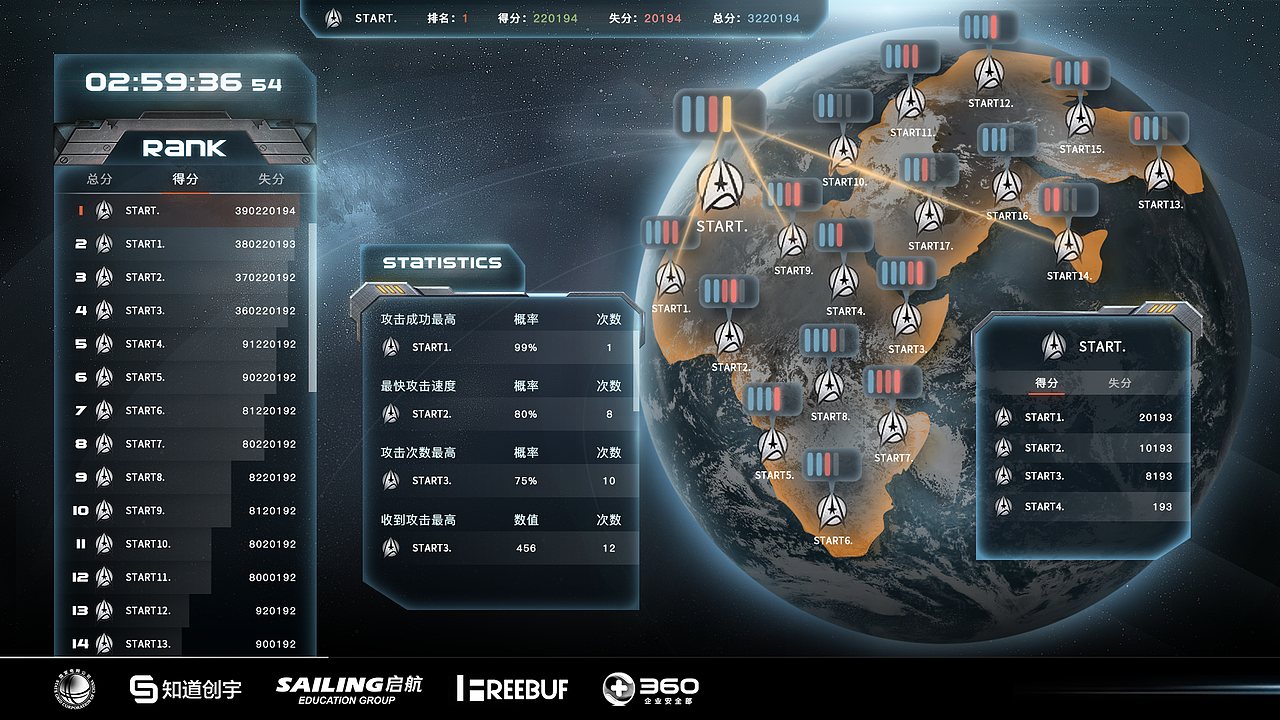The image size is (1280, 720).
Task: Click the START13. badge on the far right
Action: [1158, 173]
